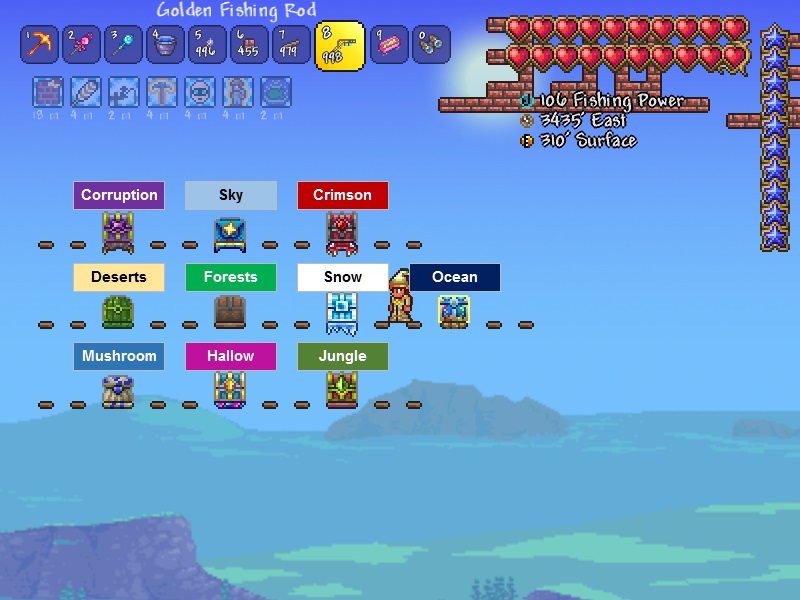
Task: Click the brick wall buff icon
Action: coord(47,93)
